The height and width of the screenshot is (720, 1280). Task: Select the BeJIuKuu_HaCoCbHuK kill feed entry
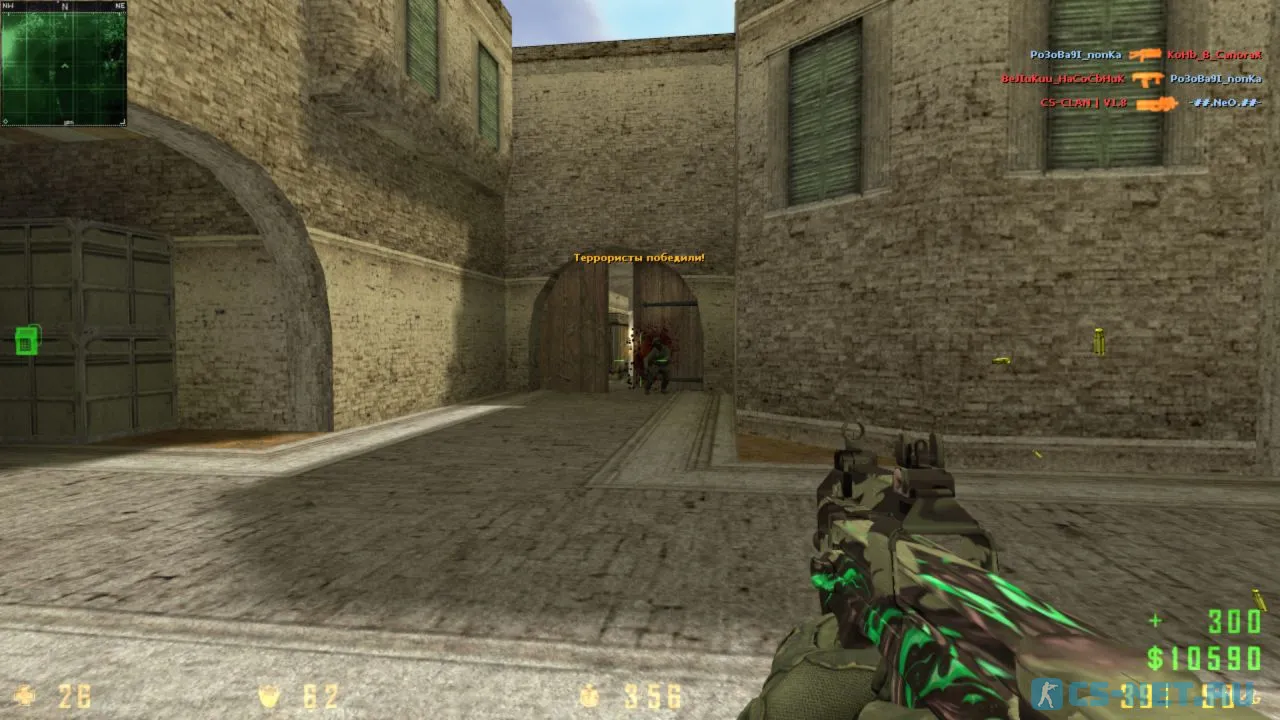coord(1064,78)
